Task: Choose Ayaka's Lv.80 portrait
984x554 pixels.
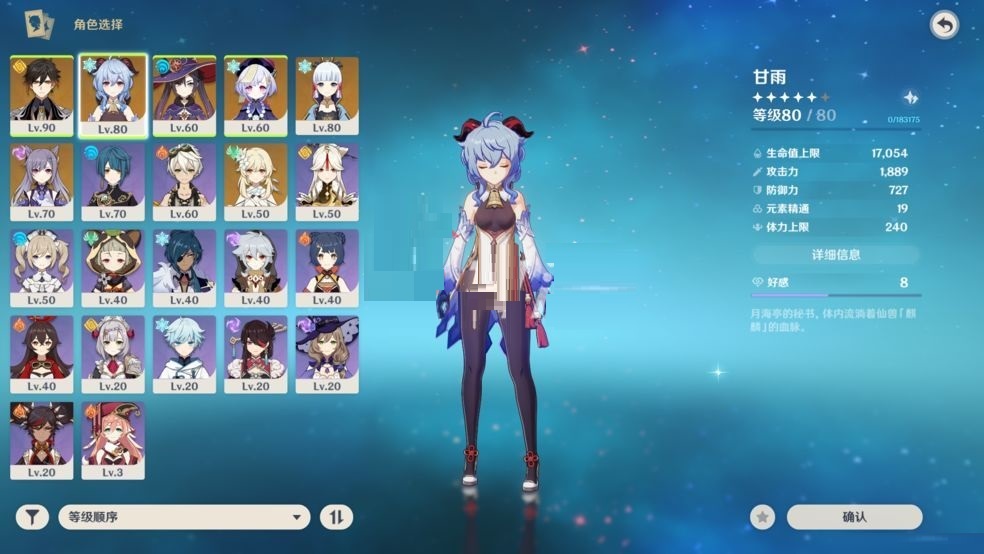Action: (326, 96)
